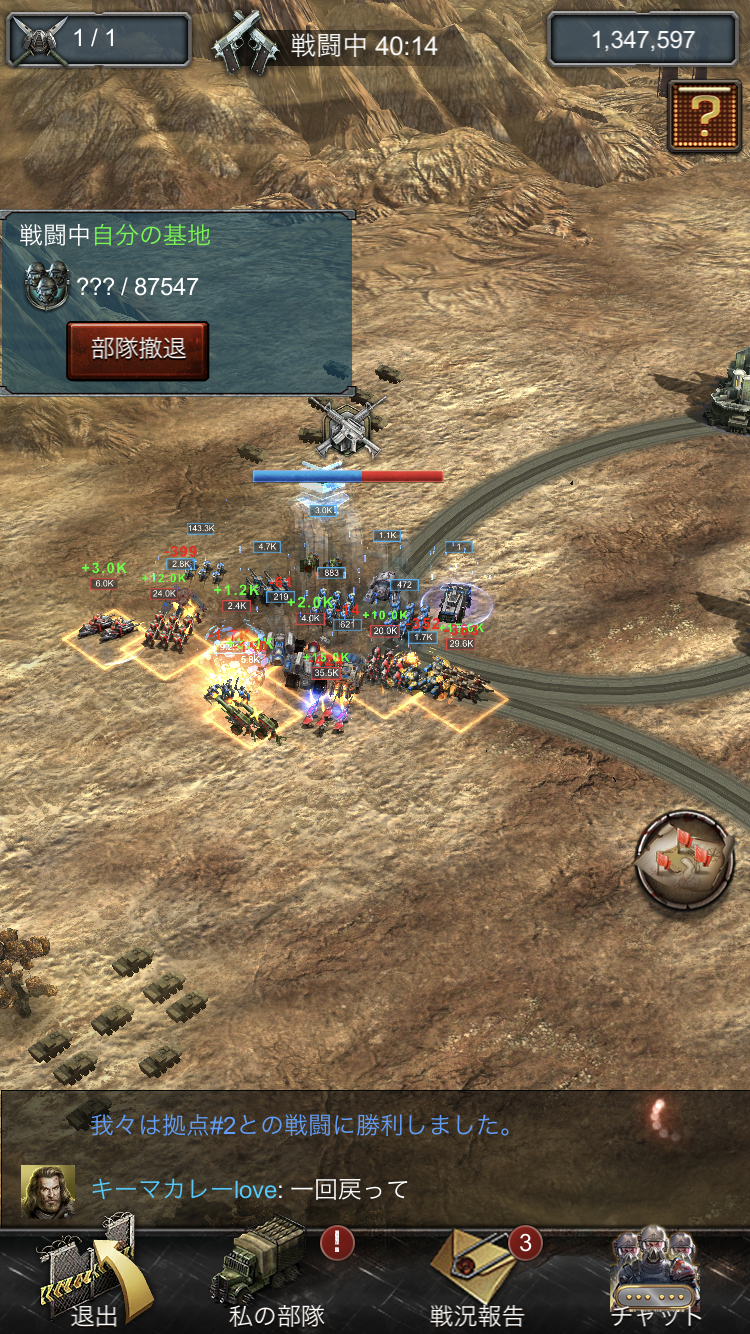Open the question mark help button
This screenshot has width=750, height=1334.
[x=704, y=115]
